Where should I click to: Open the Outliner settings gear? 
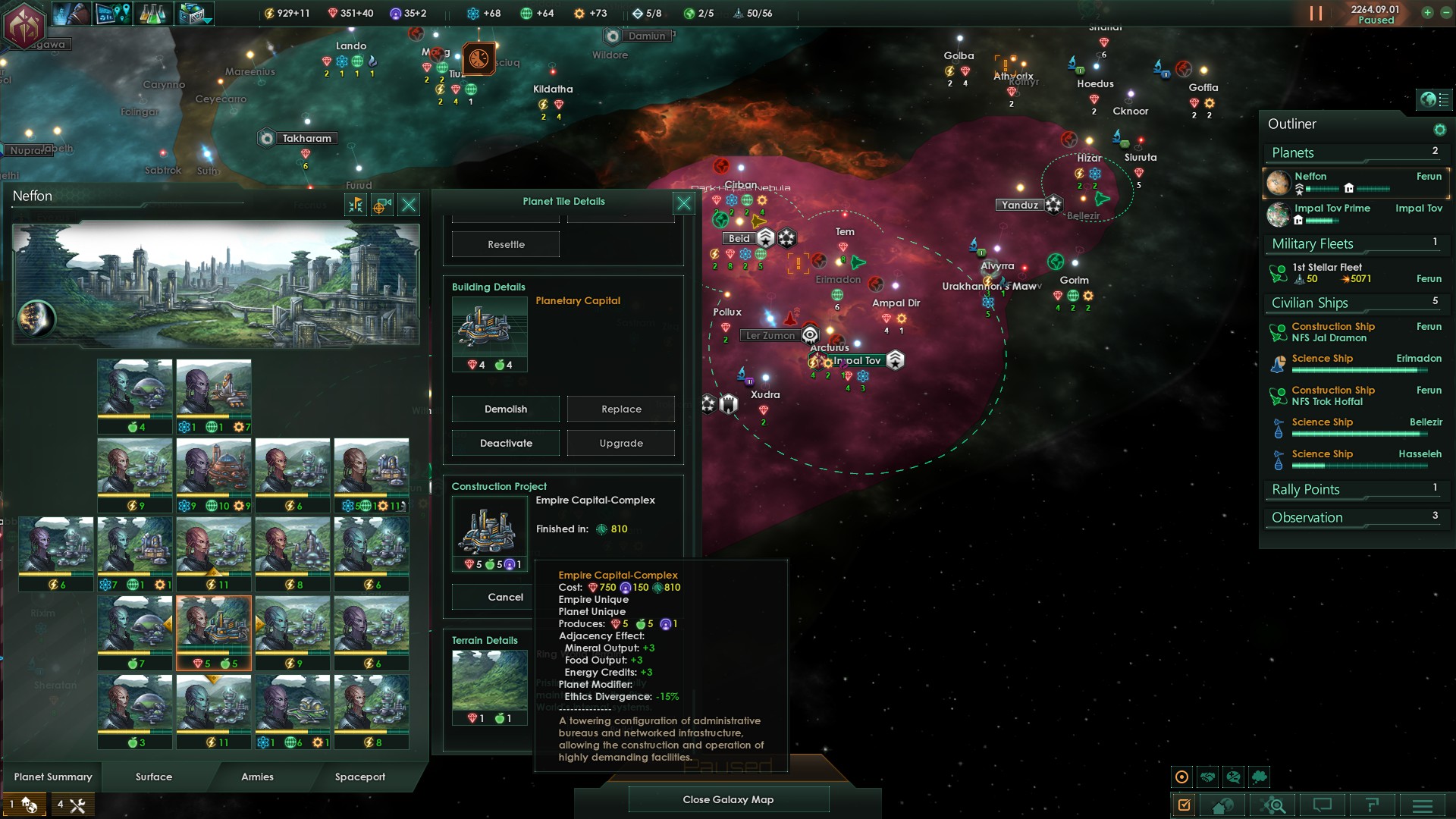[1439, 130]
